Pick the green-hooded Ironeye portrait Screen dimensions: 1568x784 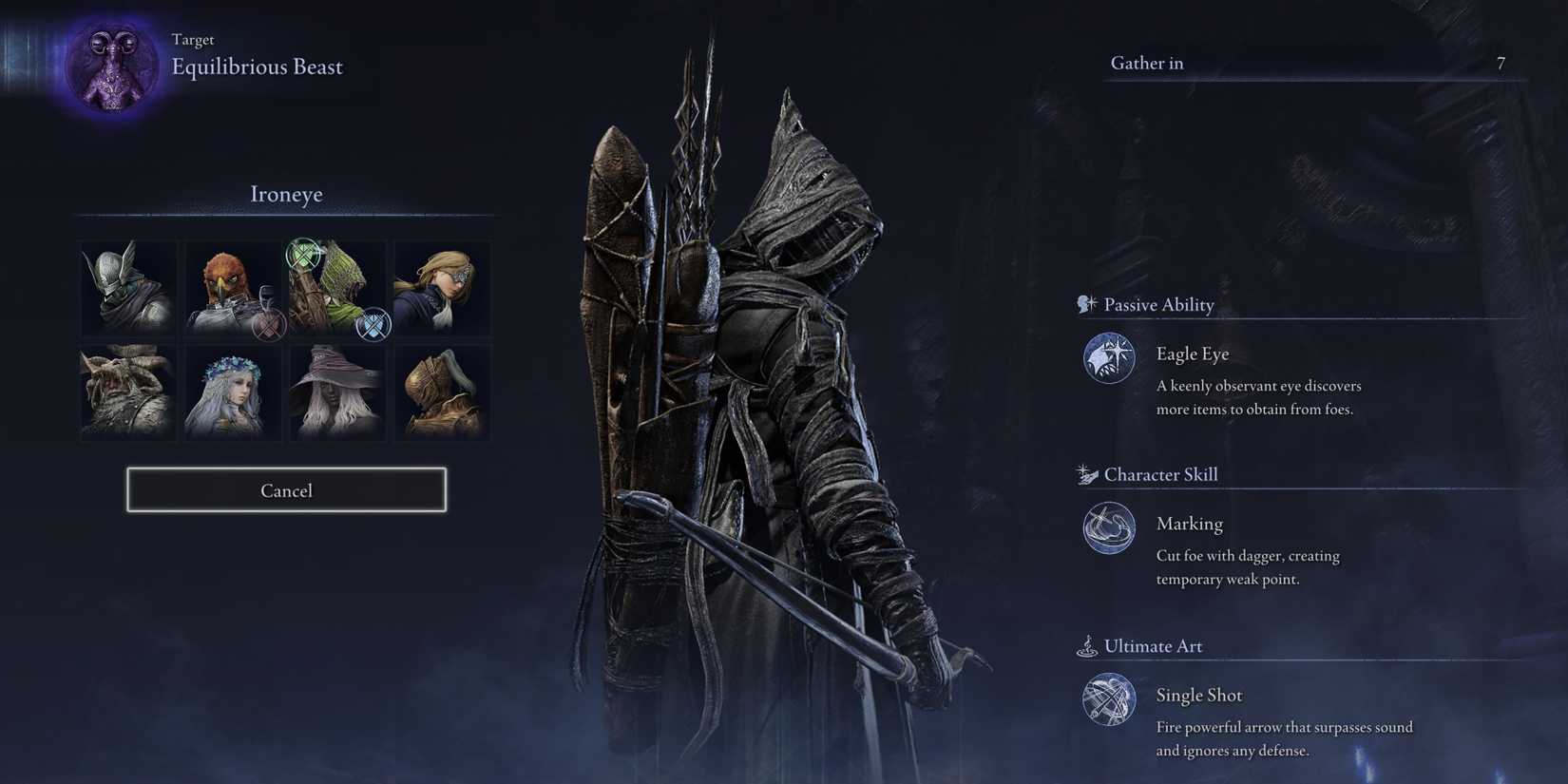point(337,288)
